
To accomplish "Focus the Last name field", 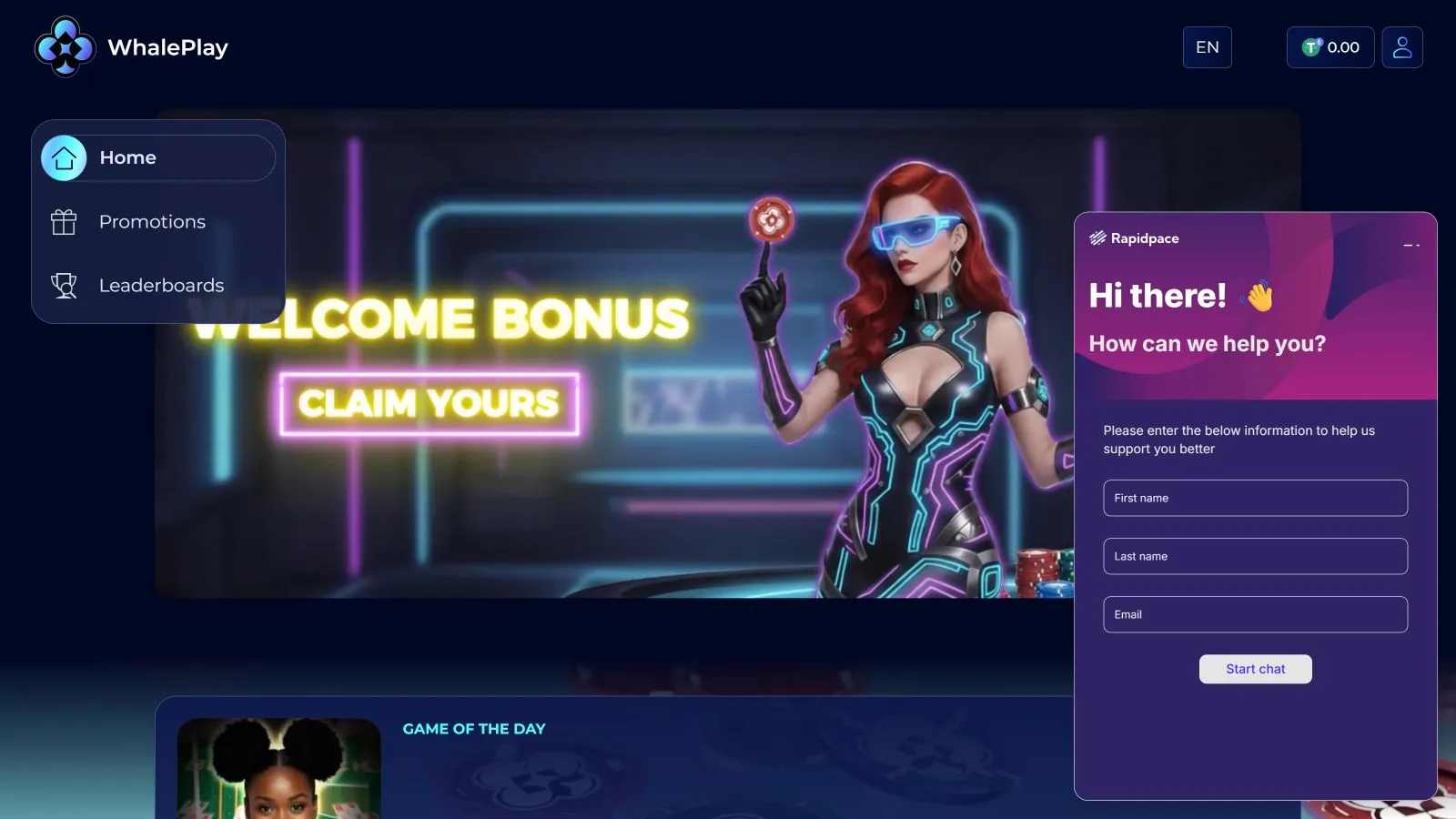I will point(1255,556).
